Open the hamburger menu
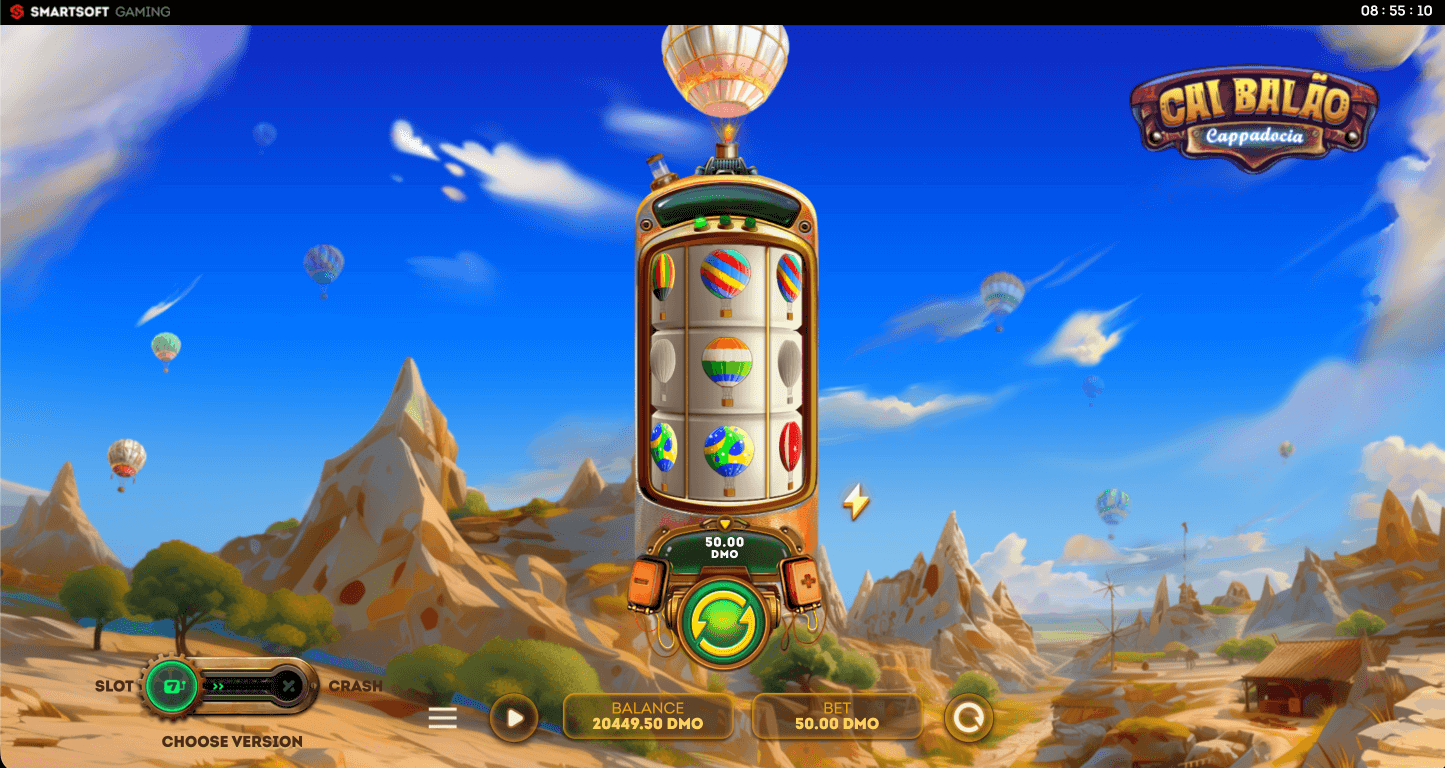This screenshot has height=768, width=1445. coord(441,717)
